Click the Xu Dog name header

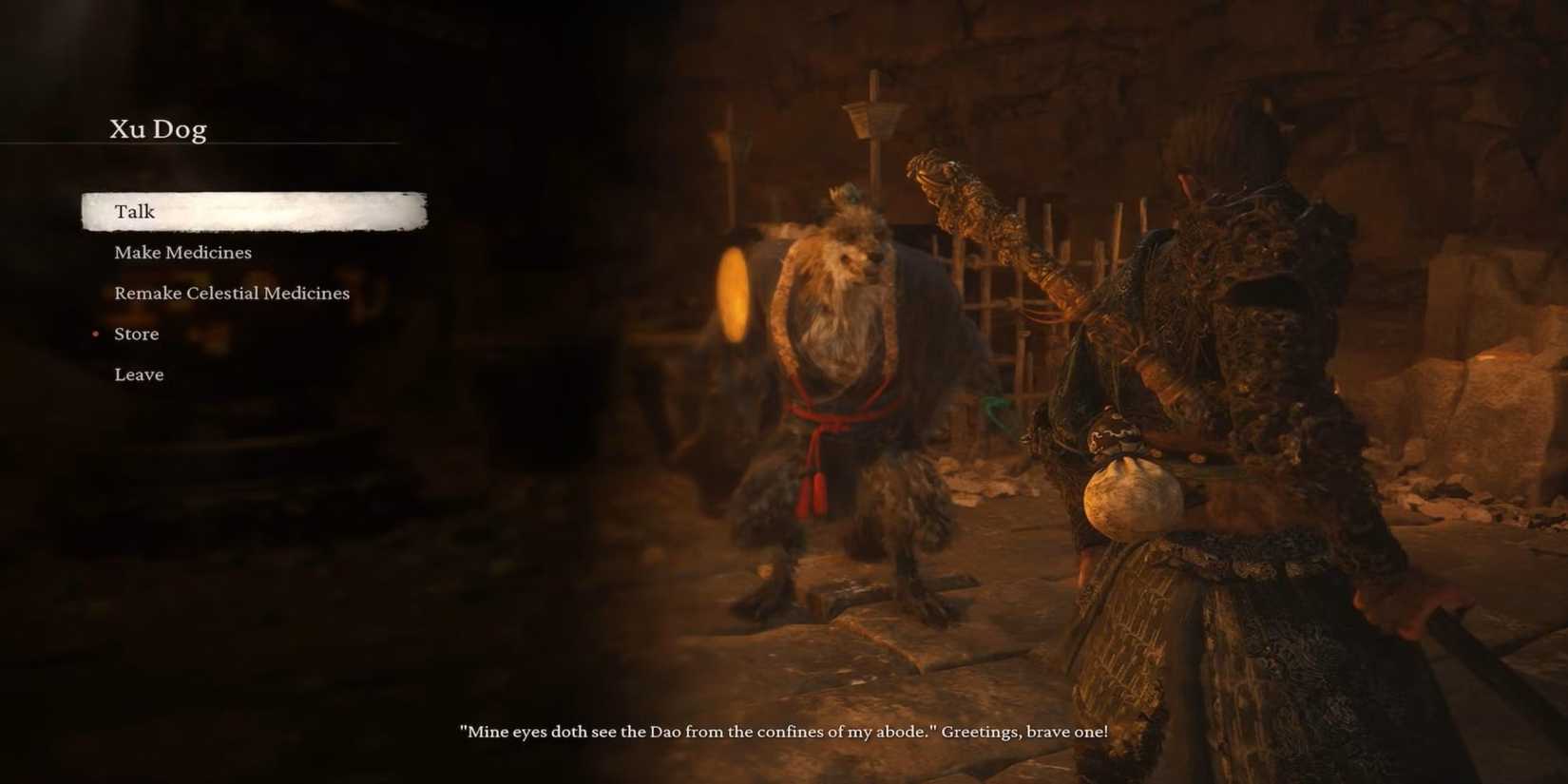[x=159, y=127]
